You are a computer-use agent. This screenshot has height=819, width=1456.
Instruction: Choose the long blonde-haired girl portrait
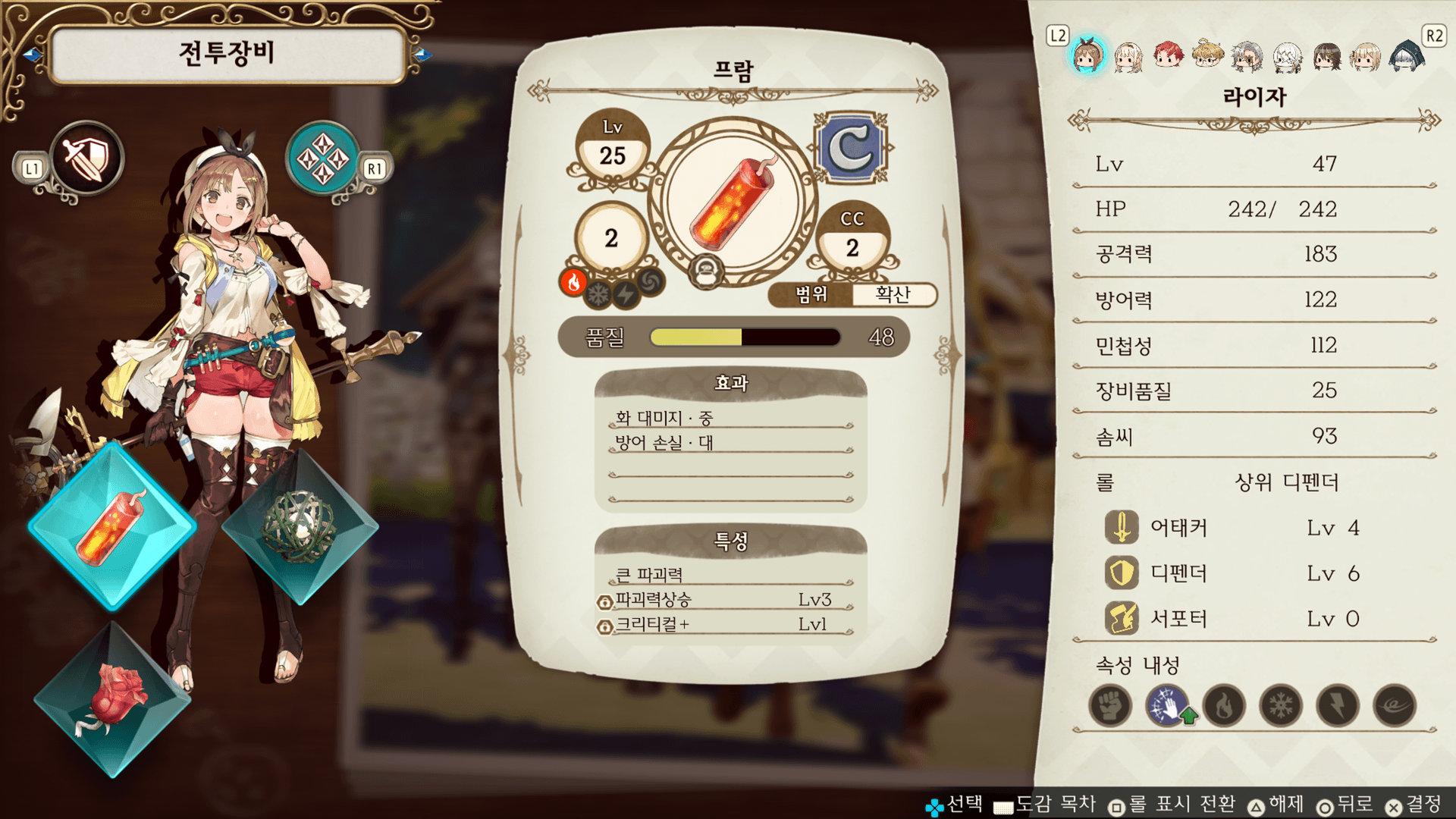pyautogui.click(x=1128, y=56)
